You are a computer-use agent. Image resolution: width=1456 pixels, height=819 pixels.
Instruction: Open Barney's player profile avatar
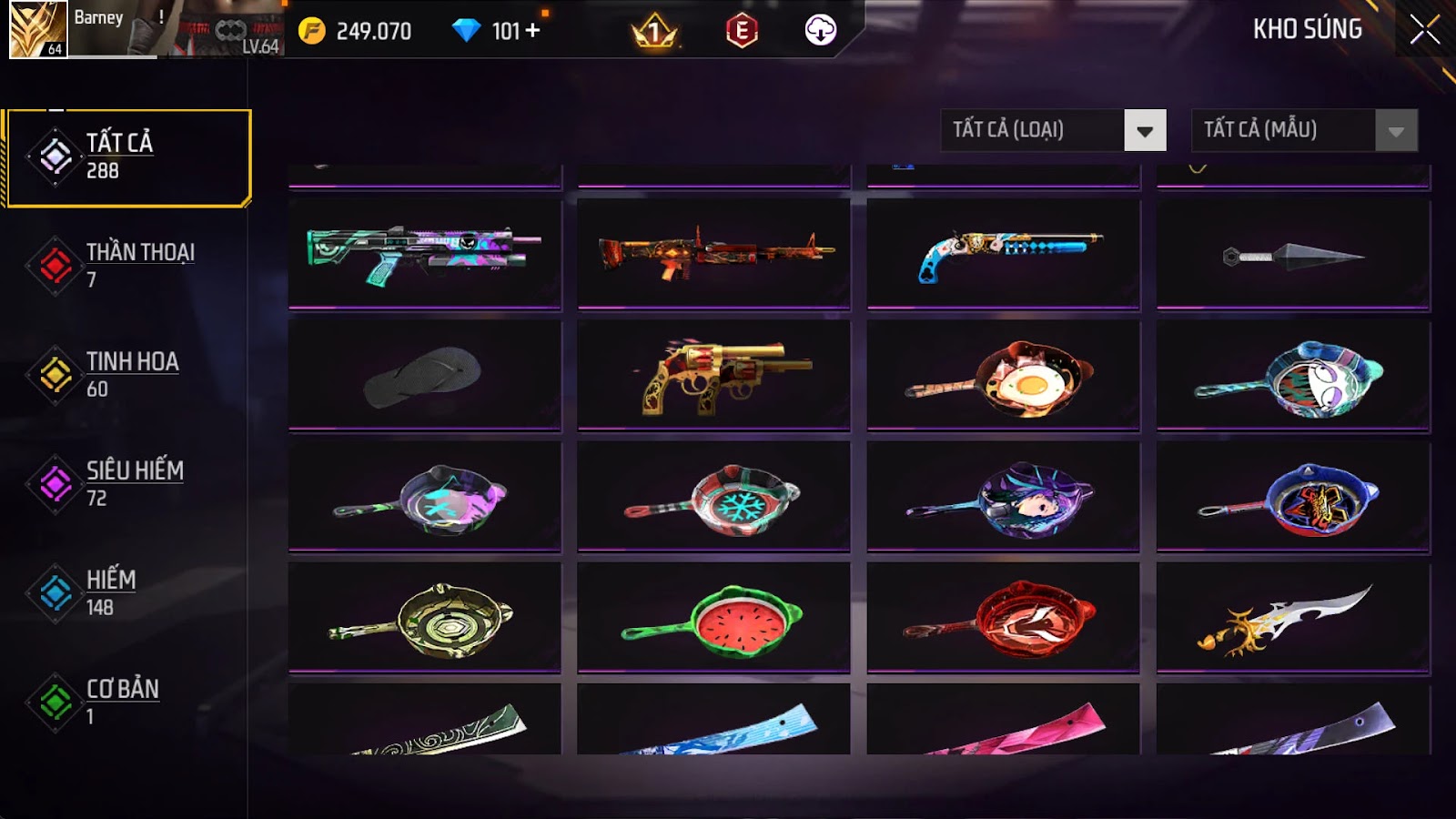(x=38, y=29)
